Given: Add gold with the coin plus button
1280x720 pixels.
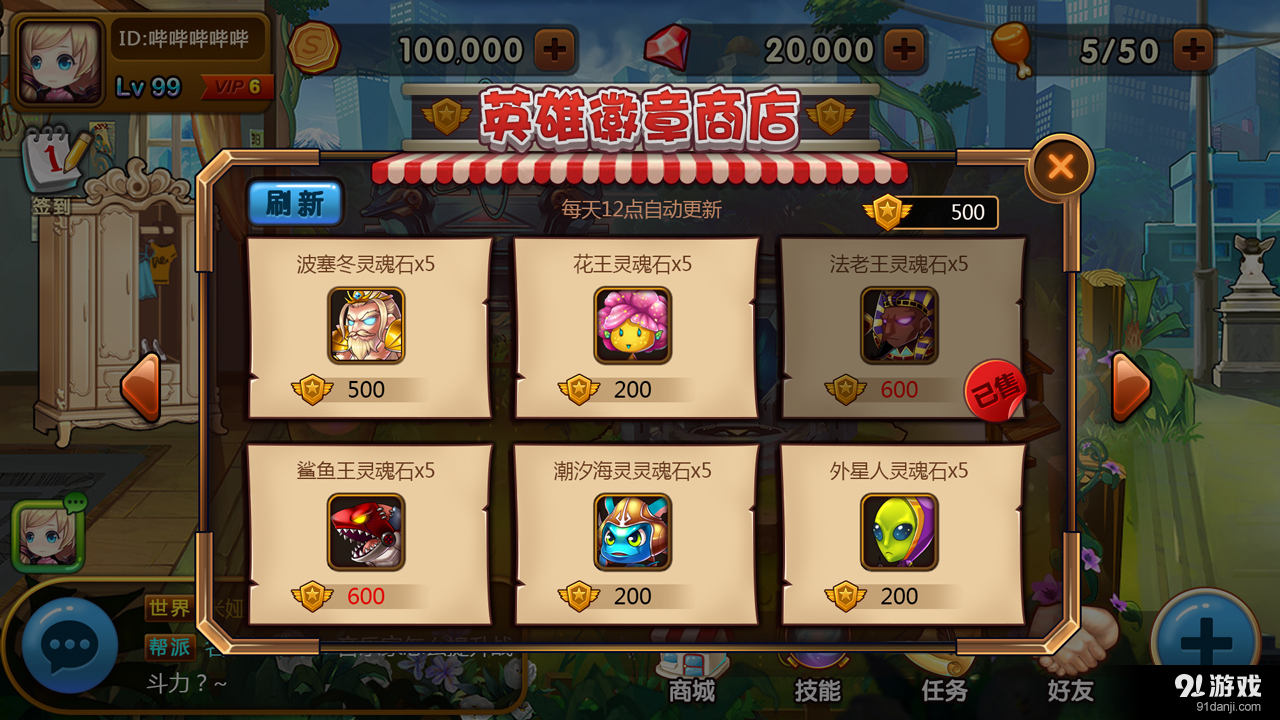Looking at the screenshot, I should coord(552,47).
